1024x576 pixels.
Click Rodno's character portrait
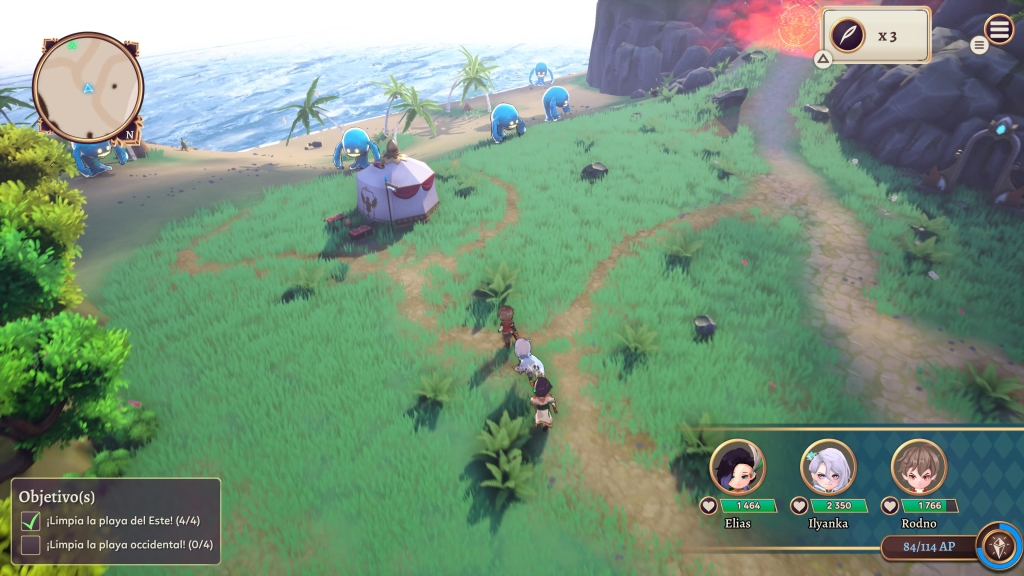click(918, 466)
